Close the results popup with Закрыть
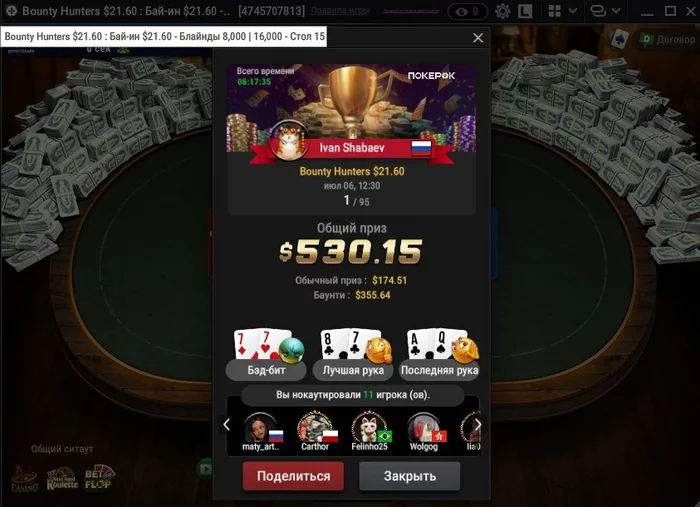Image resolution: width=700 pixels, height=507 pixels. click(410, 476)
